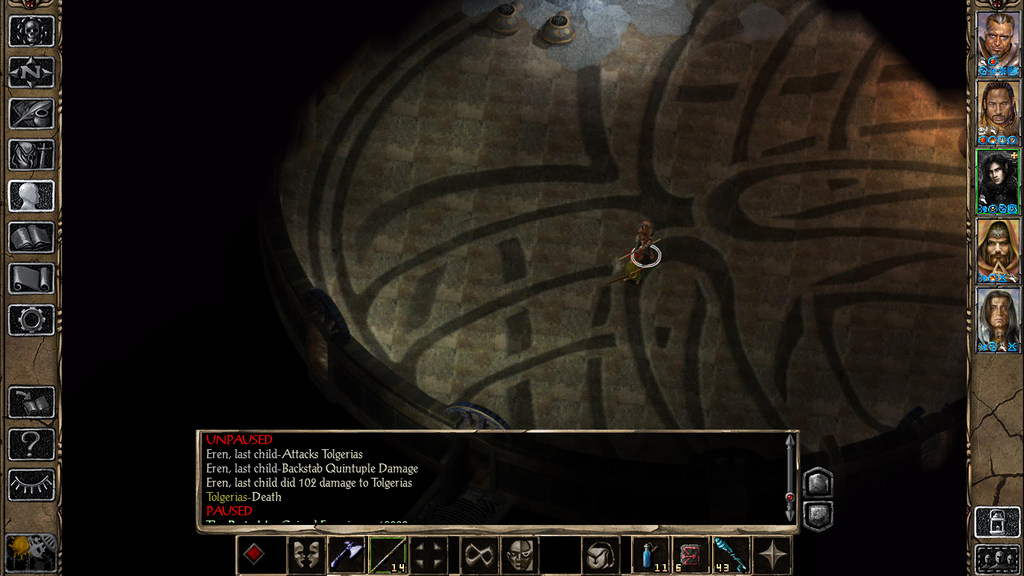The image size is (1024, 576).
Task: Select the bottom grey-haired character portrait
Action: point(998,320)
